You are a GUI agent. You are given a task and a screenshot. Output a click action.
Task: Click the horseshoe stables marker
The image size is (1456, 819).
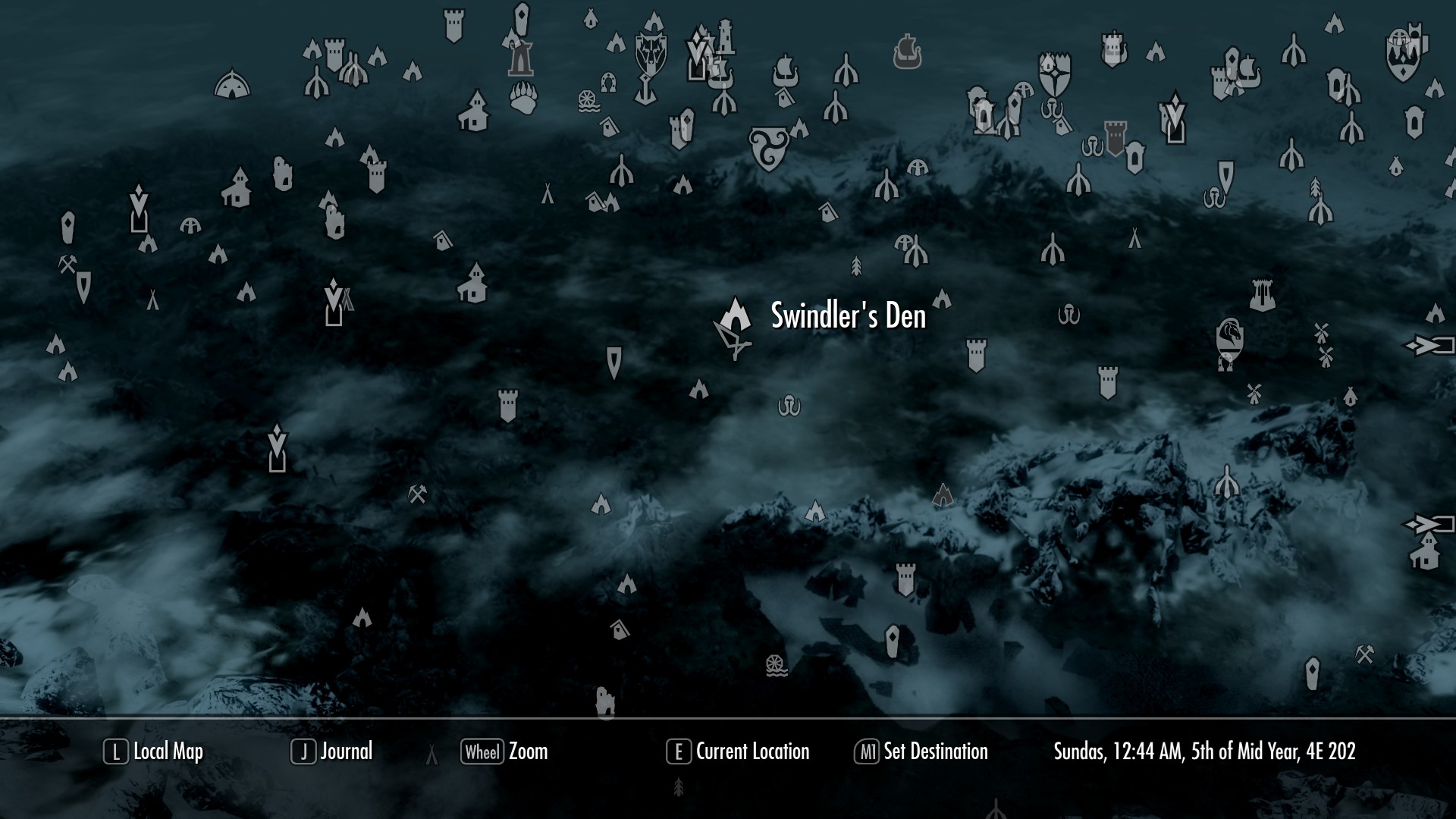[607, 81]
